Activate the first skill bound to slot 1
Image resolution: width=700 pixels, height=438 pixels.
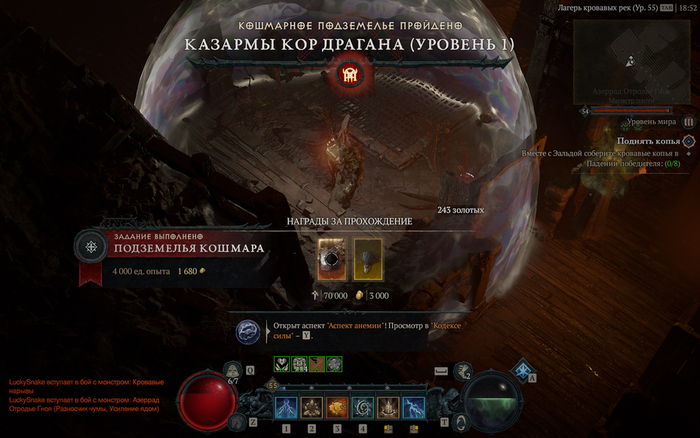[x=286, y=407]
